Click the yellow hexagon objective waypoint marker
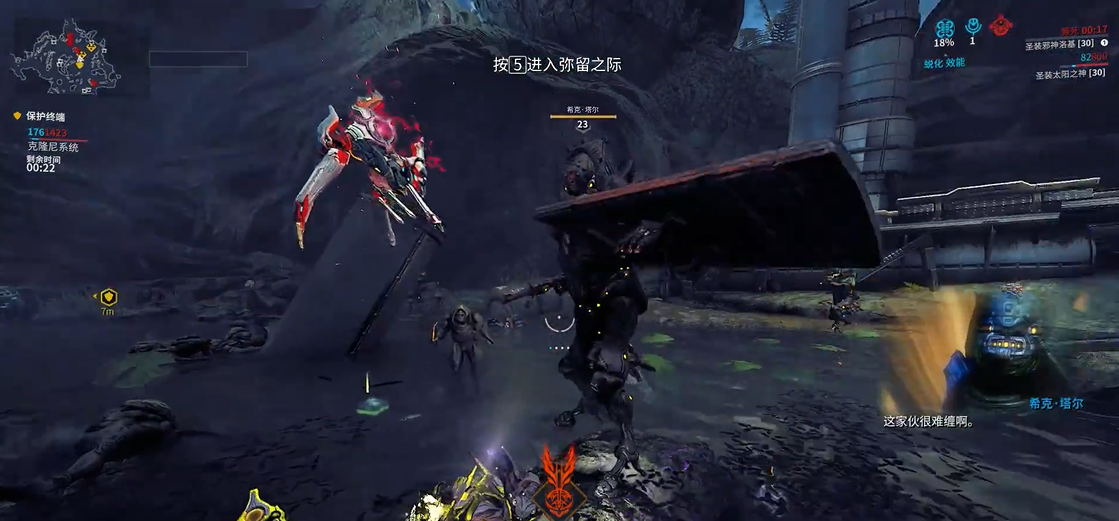The width and height of the screenshot is (1119, 521). coord(108,297)
